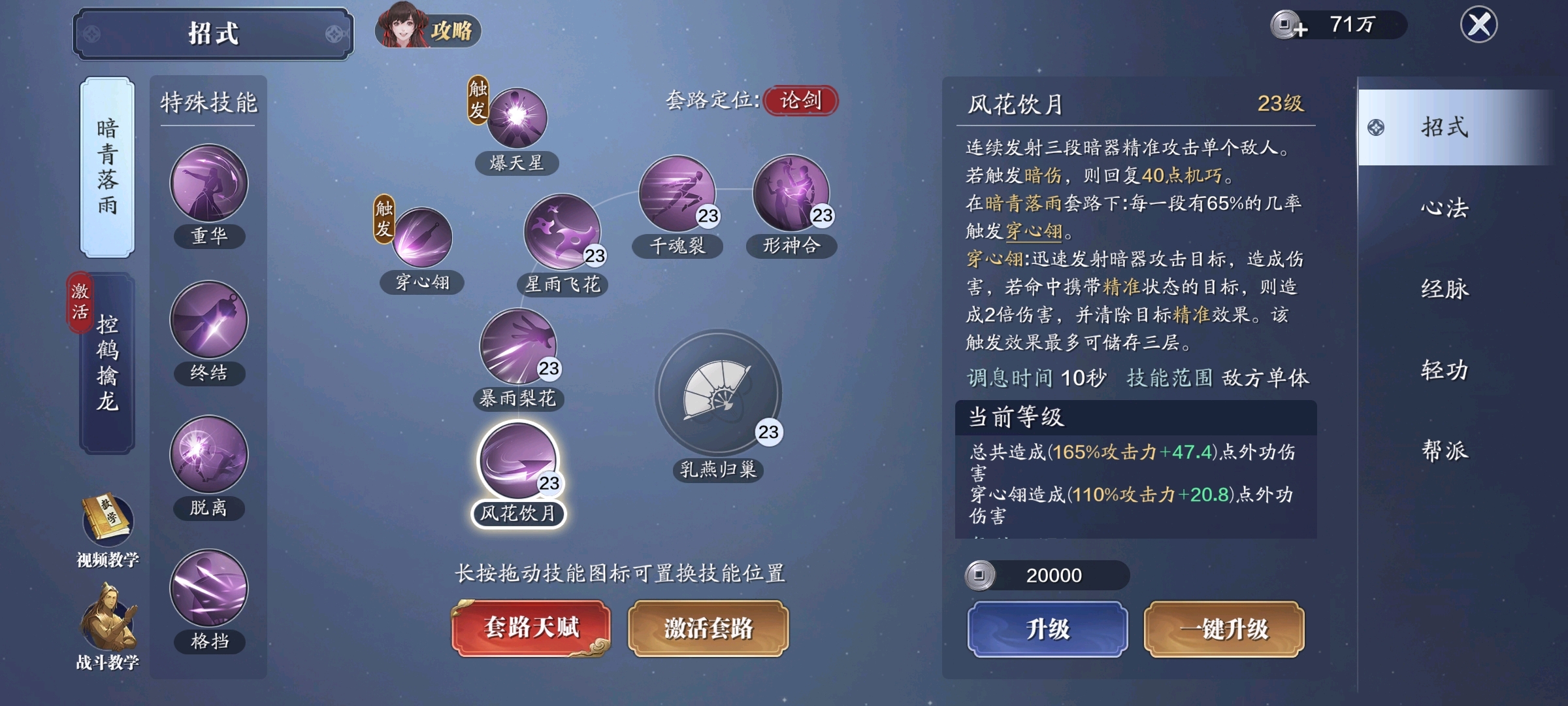
Task: View the 重华 special skill
Action: pos(209,186)
